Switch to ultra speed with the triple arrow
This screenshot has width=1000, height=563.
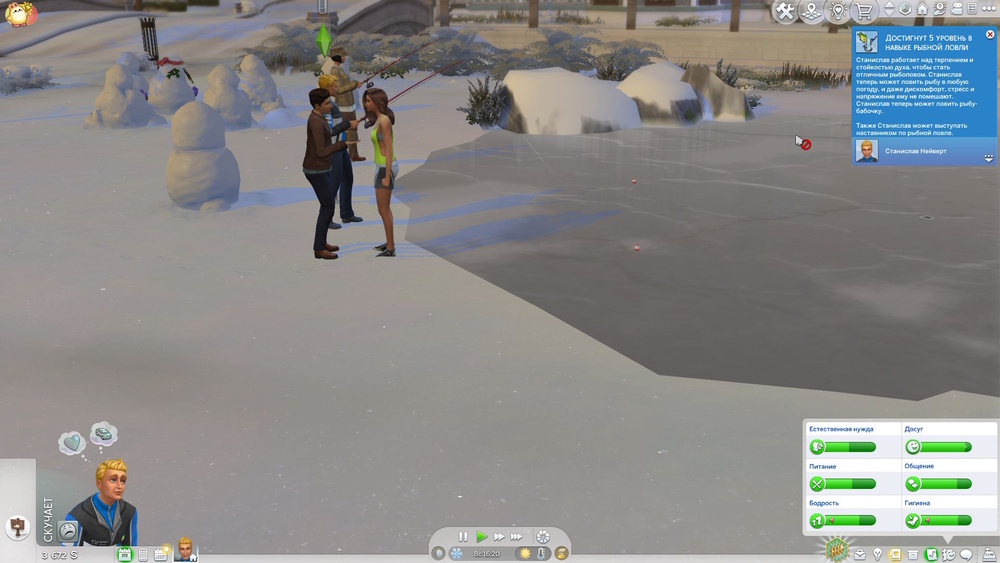517,537
